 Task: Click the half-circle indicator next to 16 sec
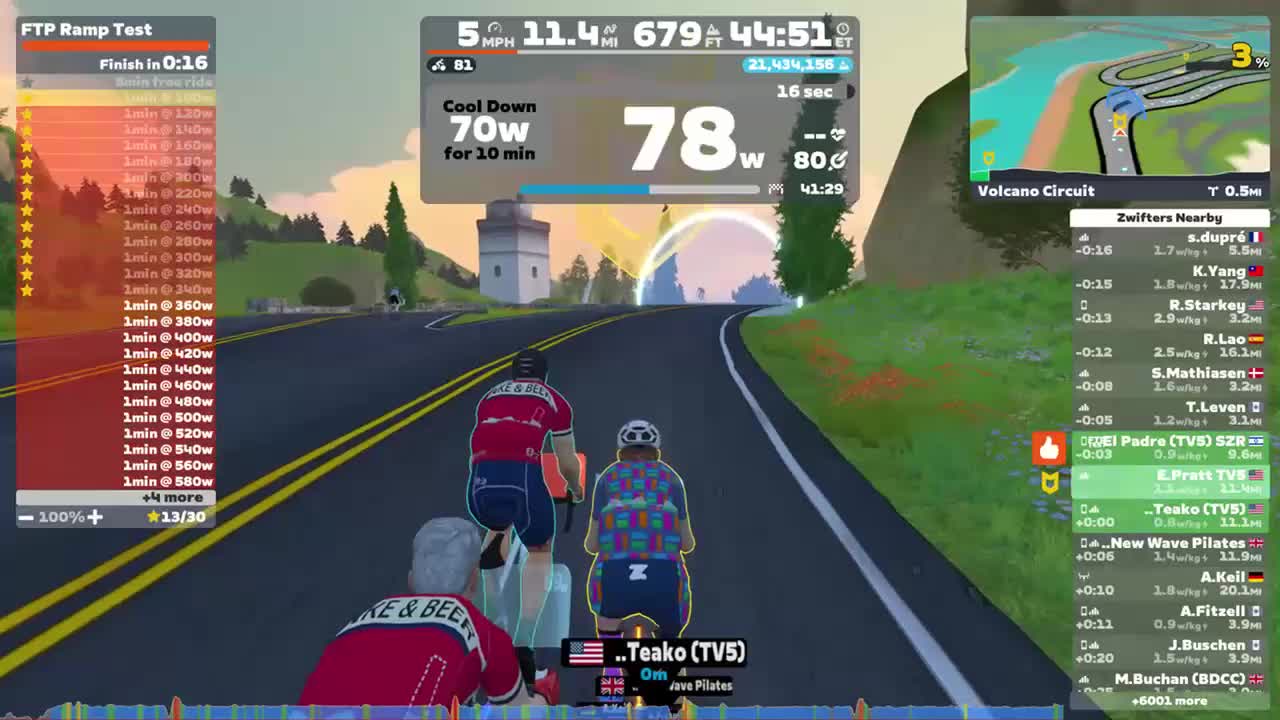point(849,92)
